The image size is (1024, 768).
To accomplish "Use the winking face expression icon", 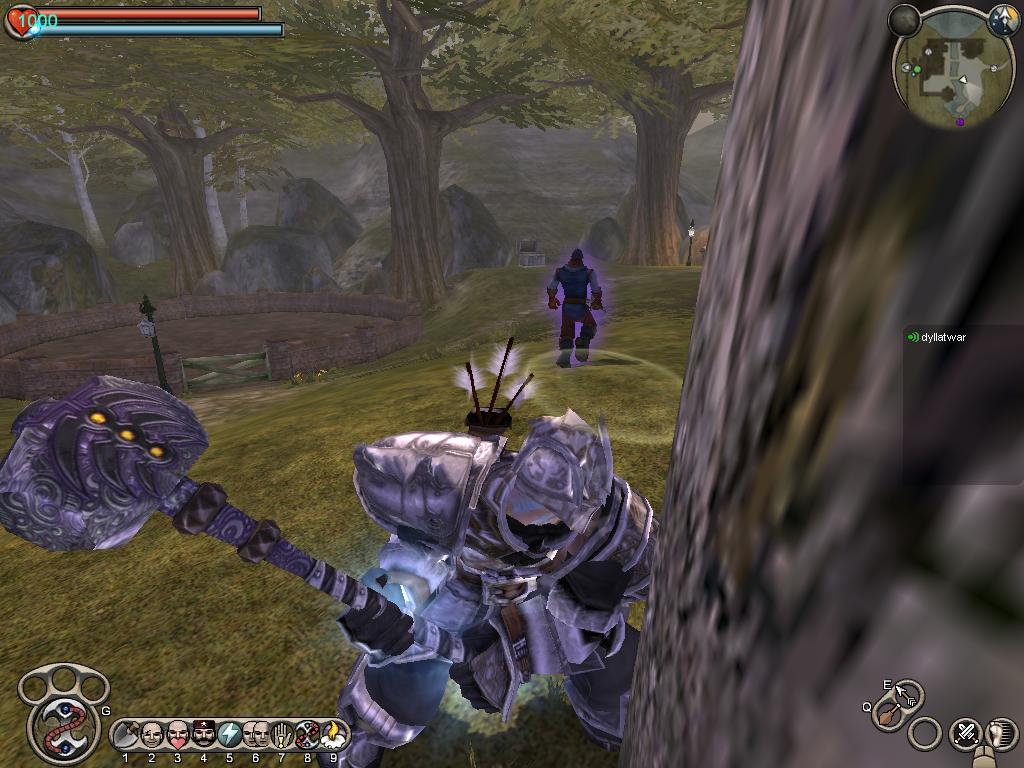I will [152, 735].
